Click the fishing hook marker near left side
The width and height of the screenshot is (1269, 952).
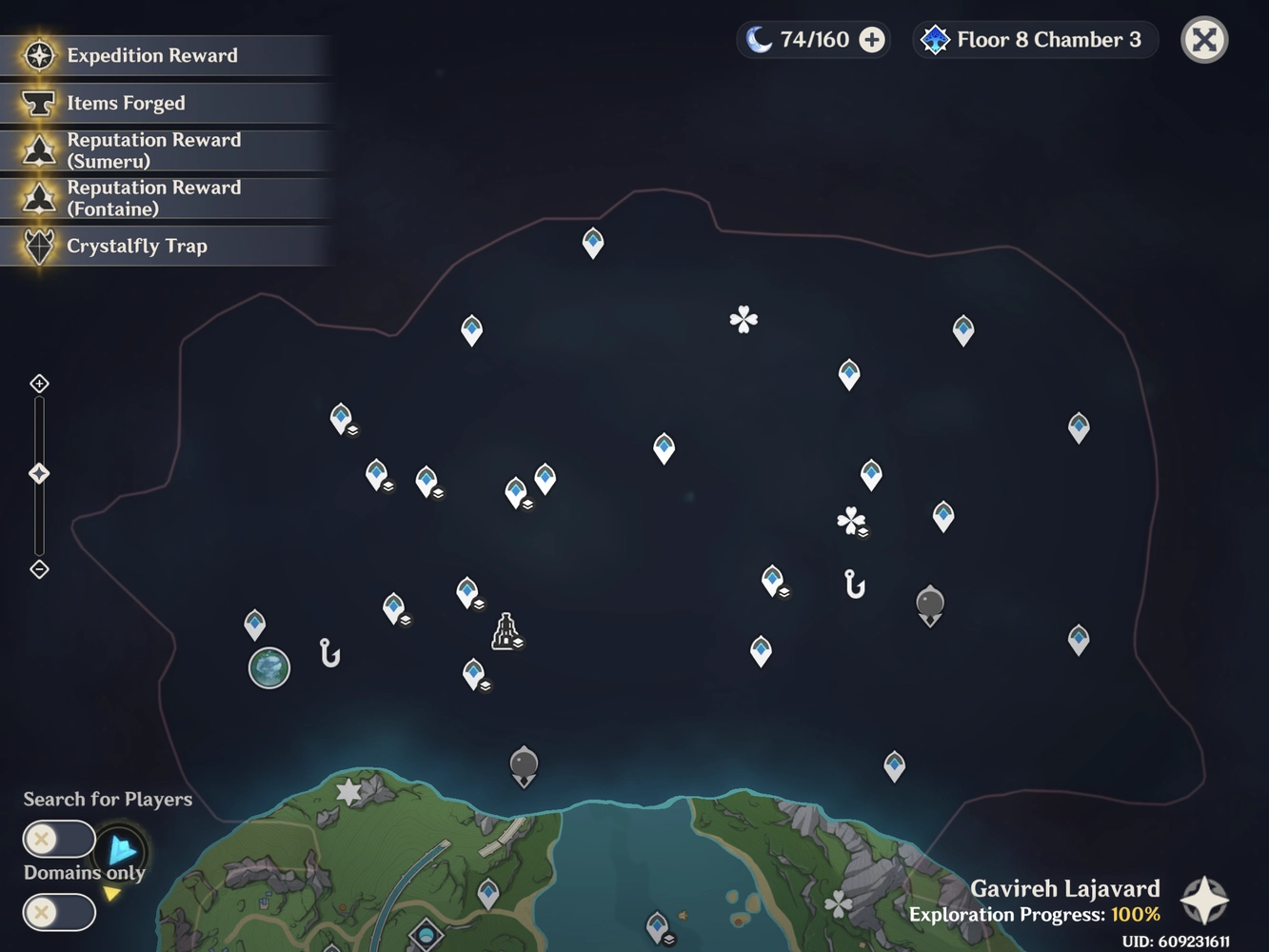(x=328, y=653)
